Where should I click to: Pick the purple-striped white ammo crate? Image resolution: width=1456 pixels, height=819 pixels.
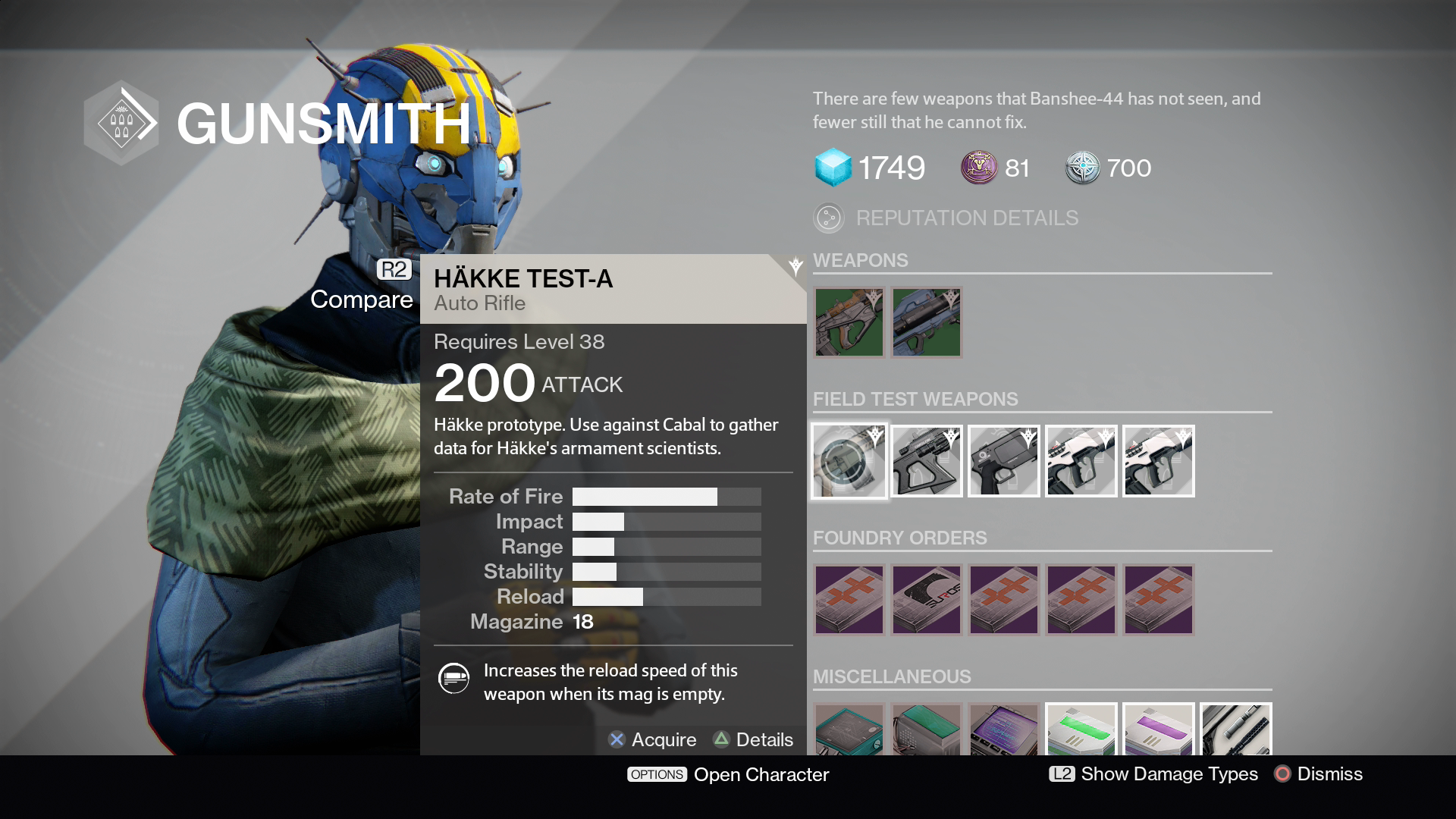click(1159, 730)
